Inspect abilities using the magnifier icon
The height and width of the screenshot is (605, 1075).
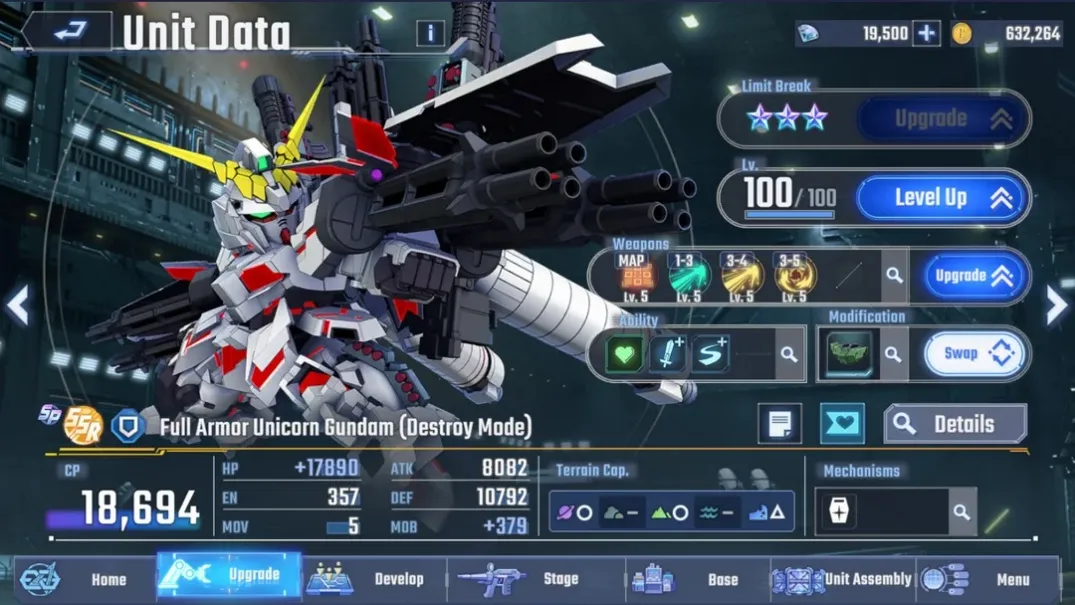(x=789, y=354)
